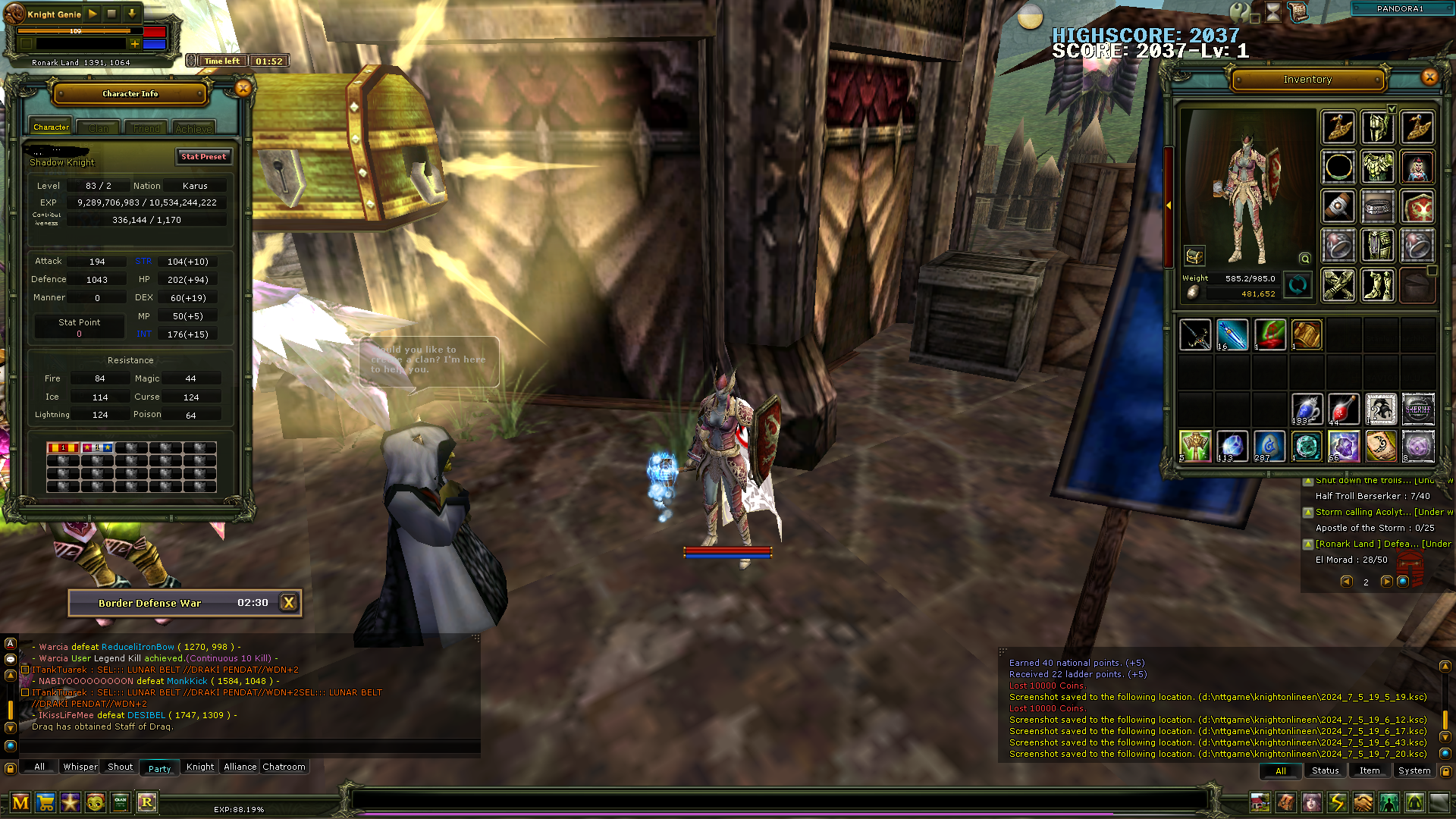Select the premium star icon on hotbar
Viewport: 1456px width, 819px height.
click(x=70, y=802)
